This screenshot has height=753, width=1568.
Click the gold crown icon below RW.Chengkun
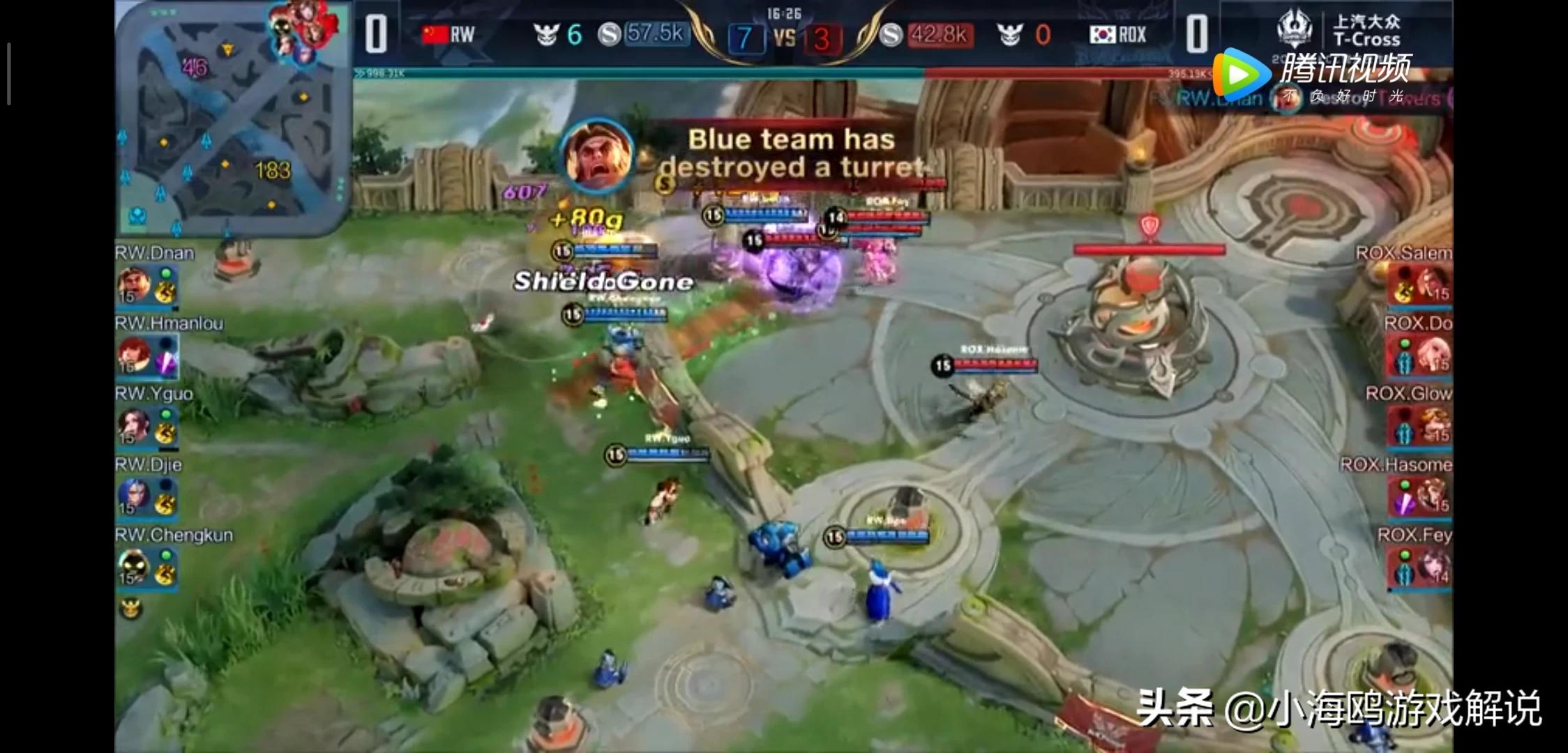(131, 609)
